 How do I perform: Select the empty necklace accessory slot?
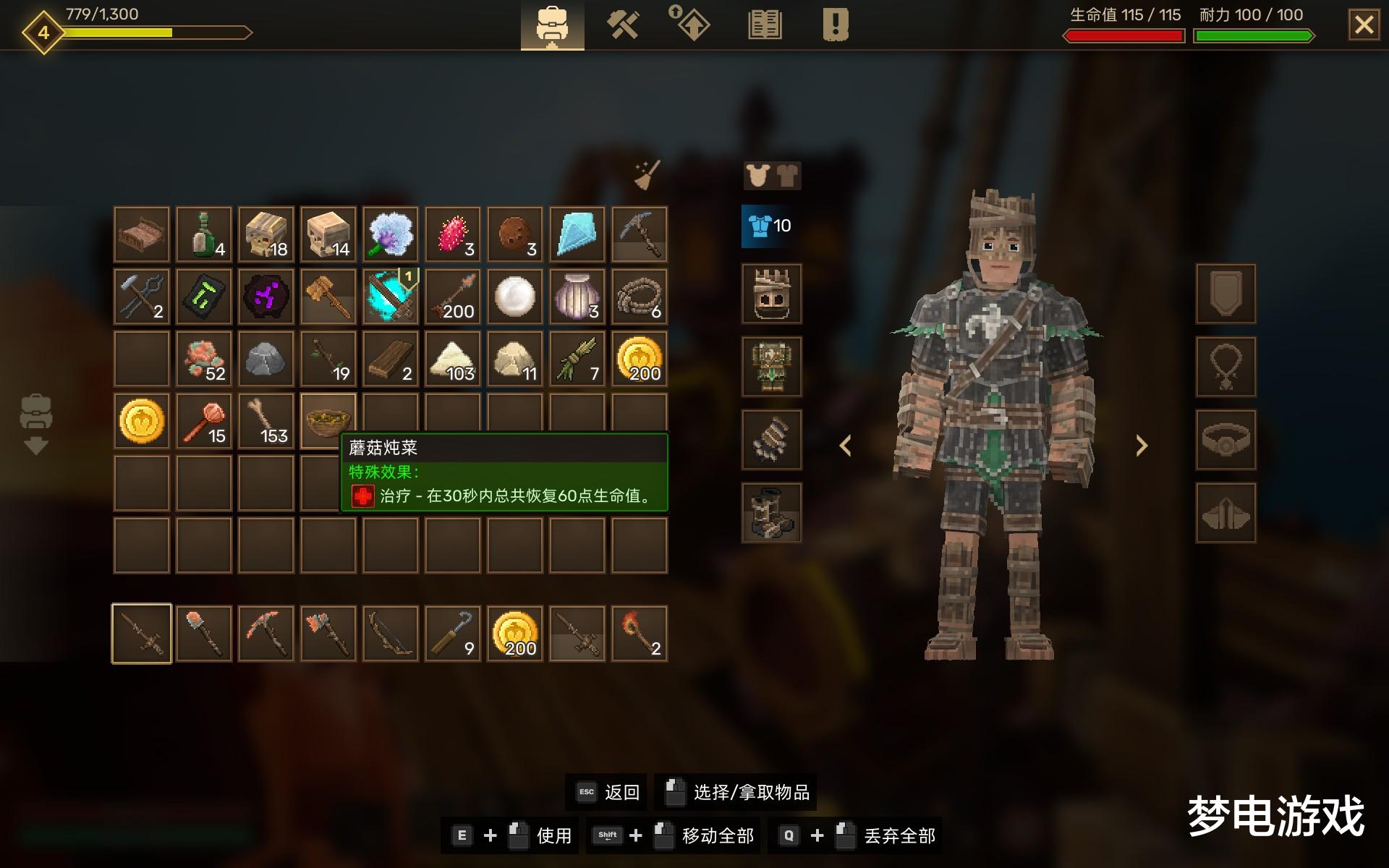[x=1226, y=367]
